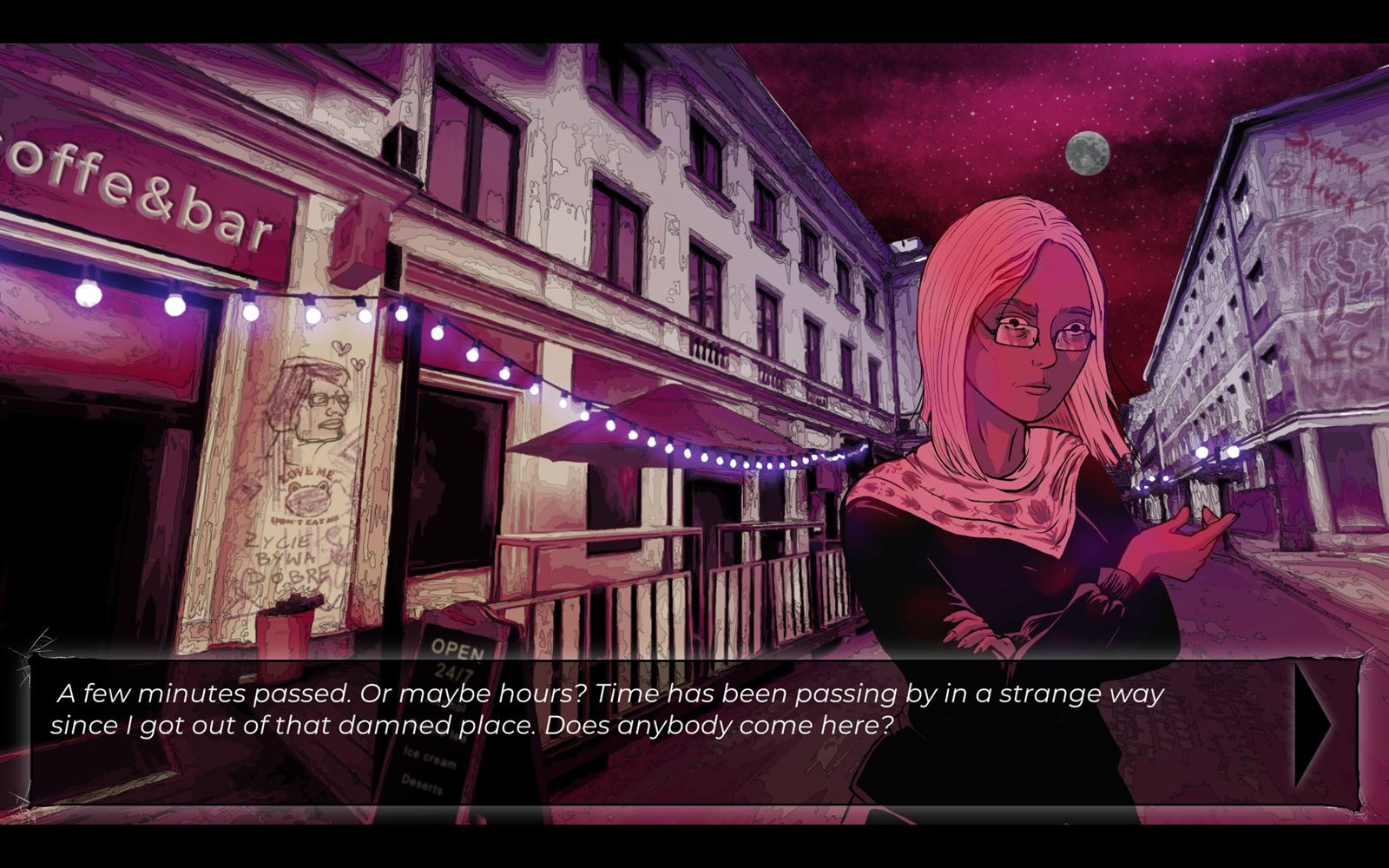Advance dialogue with the arrow button
Image resolution: width=1389 pixels, height=868 pixels.
(1314, 727)
